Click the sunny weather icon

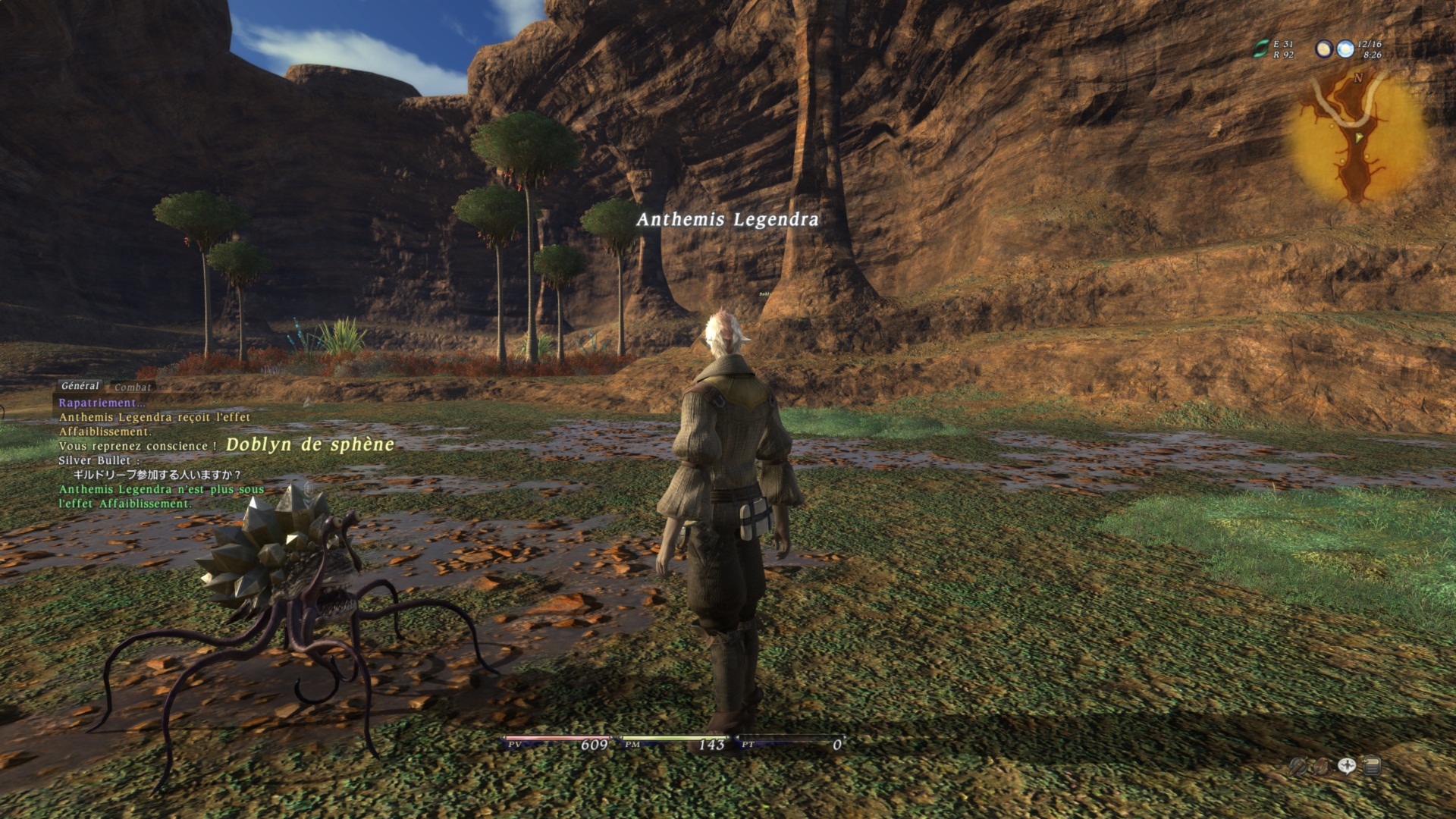point(1345,49)
